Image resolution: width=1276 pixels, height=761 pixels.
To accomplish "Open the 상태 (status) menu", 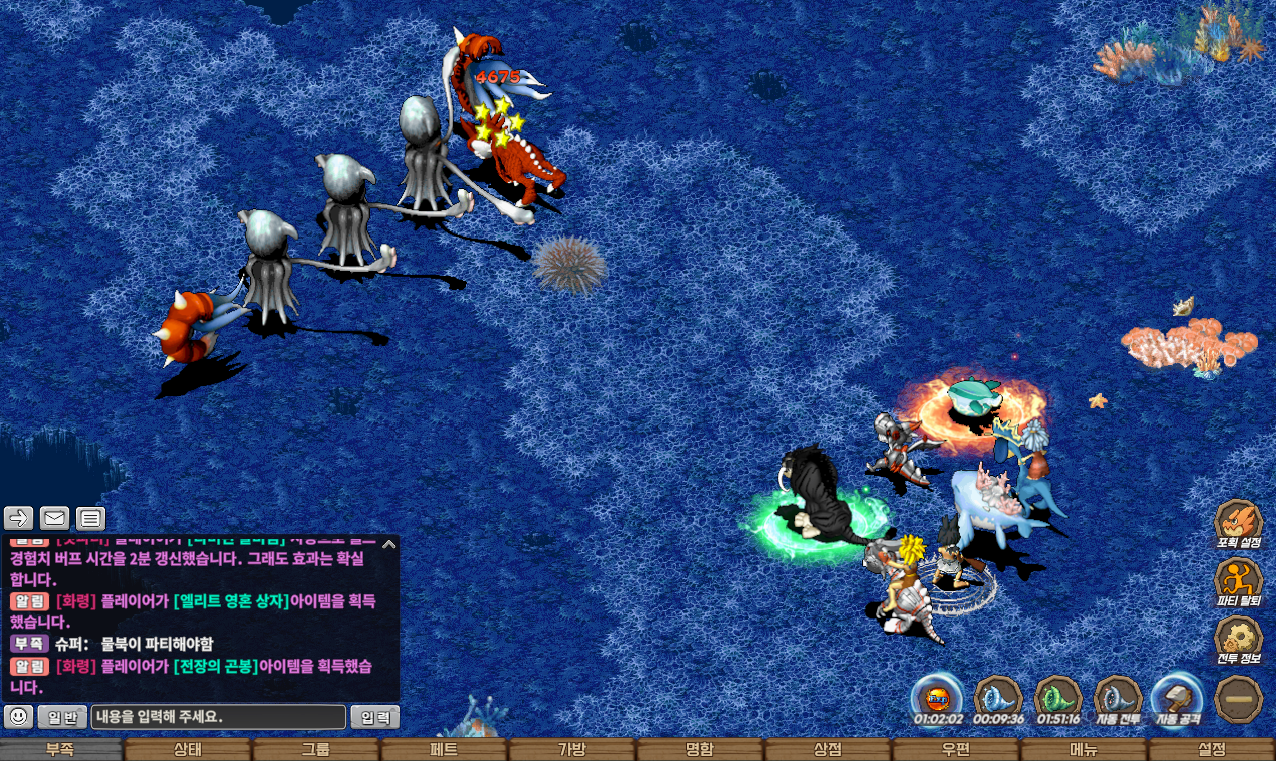I will [188, 750].
